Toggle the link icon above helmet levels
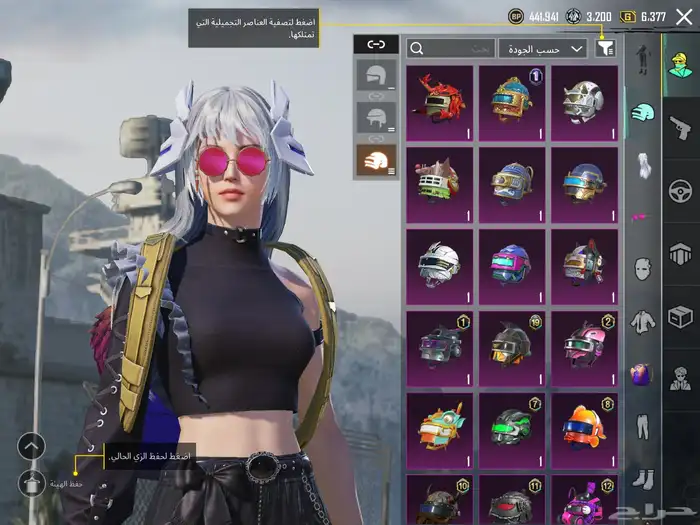The width and height of the screenshot is (700, 525). point(376,44)
